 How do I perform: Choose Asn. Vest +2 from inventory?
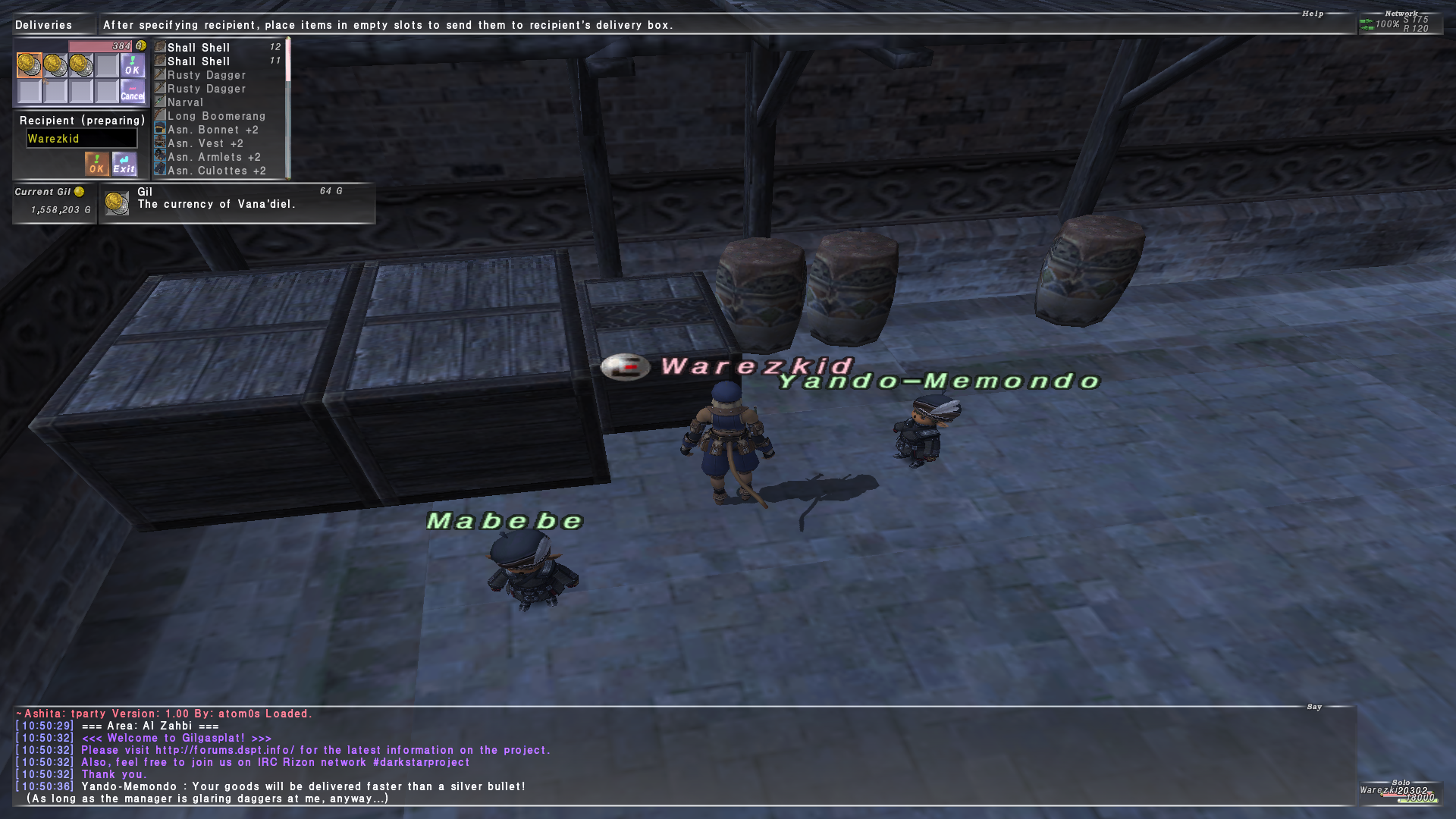pyautogui.click(x=206, y=143)
